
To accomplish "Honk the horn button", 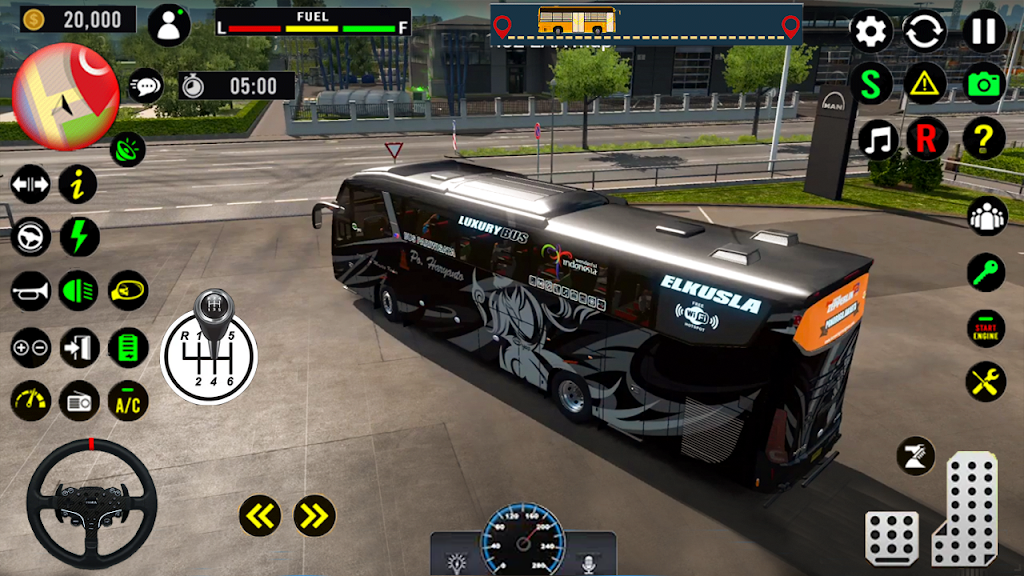I will coord(30,291).
